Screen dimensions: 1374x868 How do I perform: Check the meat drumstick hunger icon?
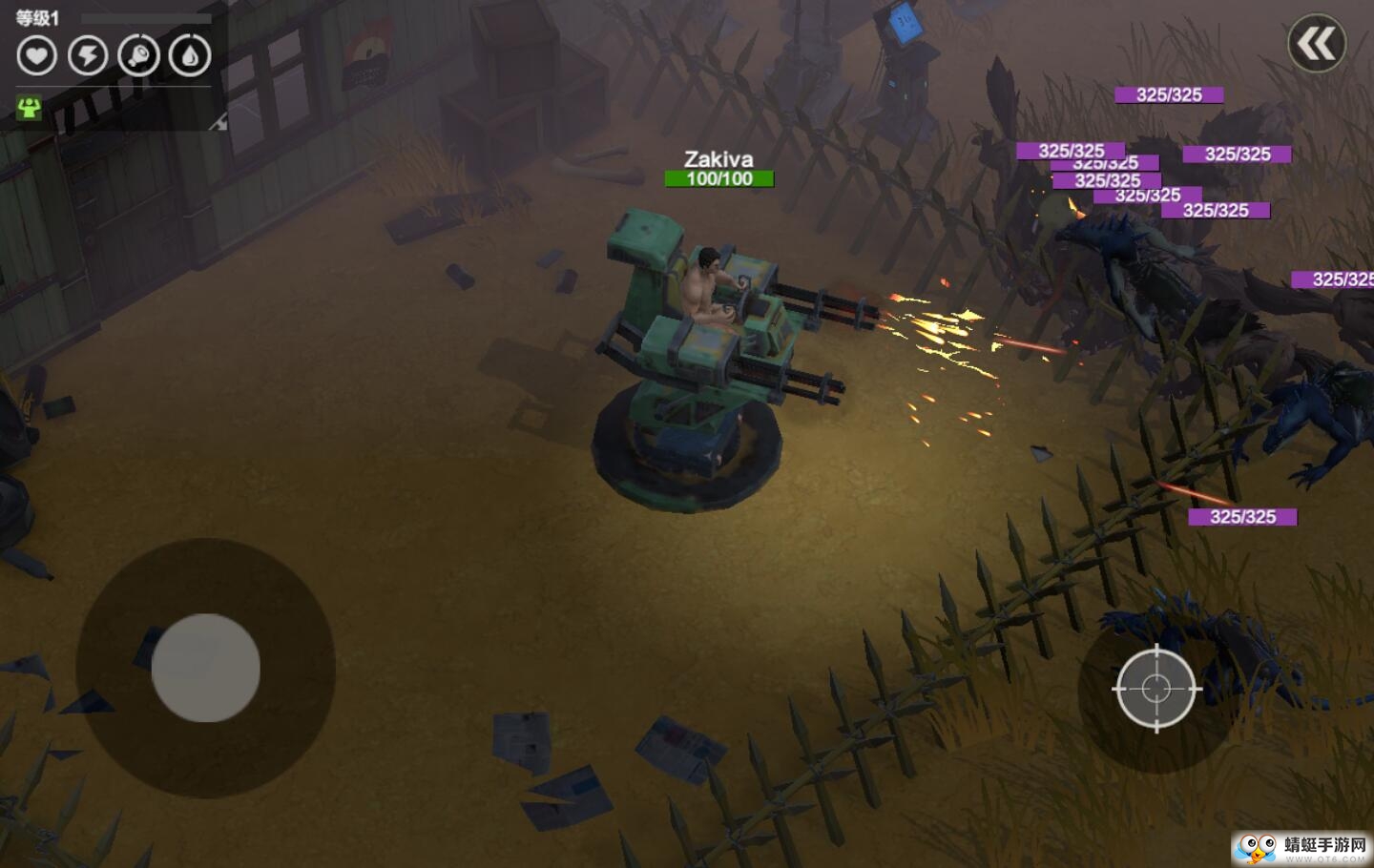pos(138,55)
